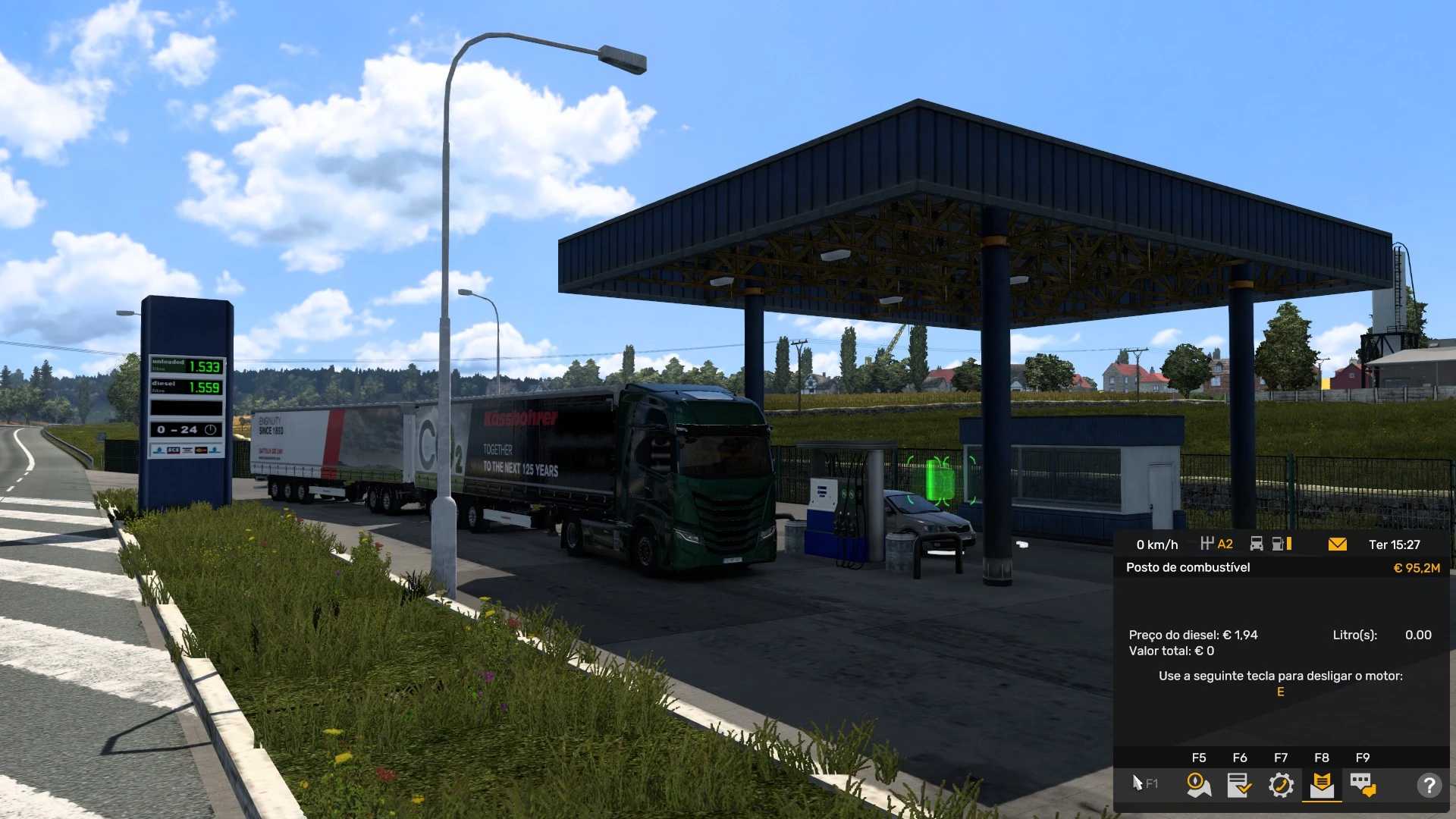
Task: Switch to the current job info tab
Action: 1239,785
